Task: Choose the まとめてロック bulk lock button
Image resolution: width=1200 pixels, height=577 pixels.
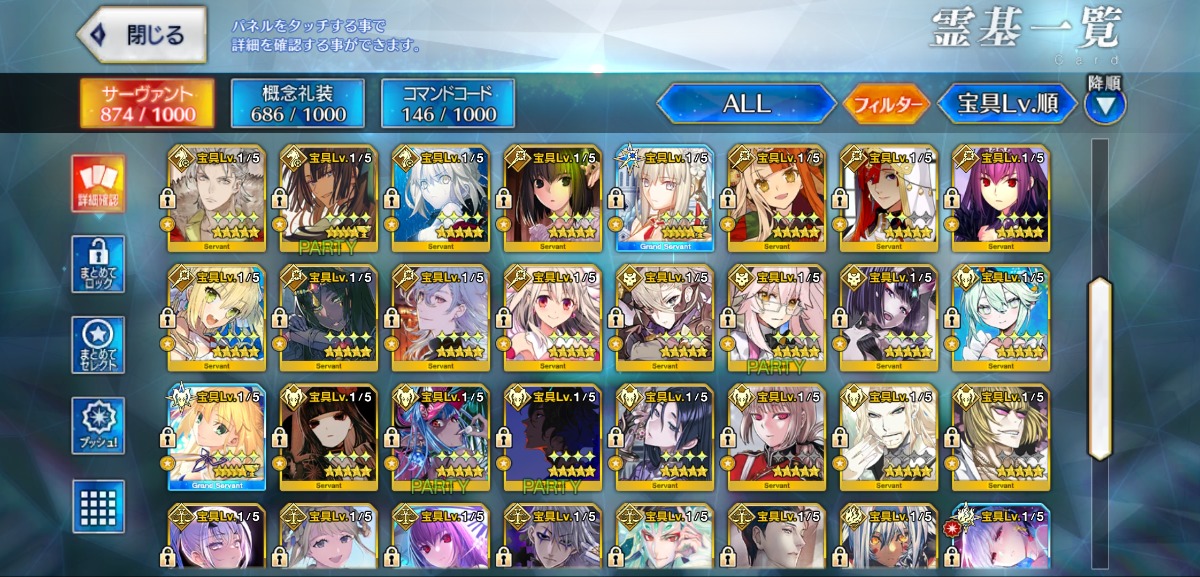Action: click(98, 265)
